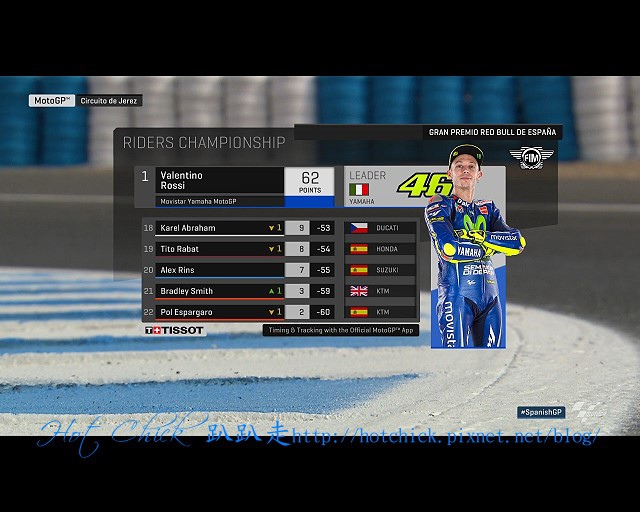The image size is (640, 512).
Task: Pick the Bradley Smith row
Action: [x=210, y=291]
